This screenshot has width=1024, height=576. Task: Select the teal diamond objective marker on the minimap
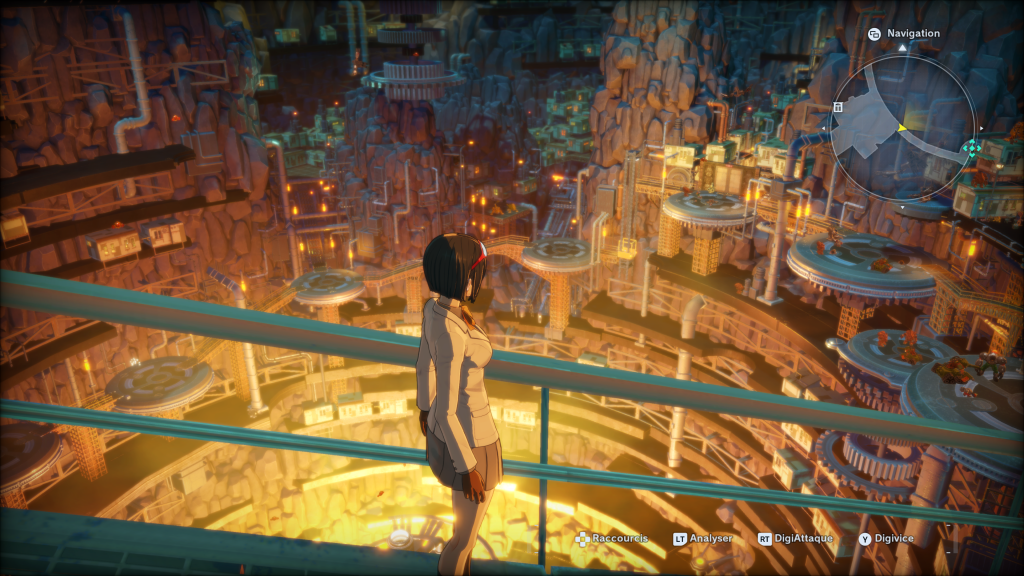pyautogui.click(x=970, y=149)
